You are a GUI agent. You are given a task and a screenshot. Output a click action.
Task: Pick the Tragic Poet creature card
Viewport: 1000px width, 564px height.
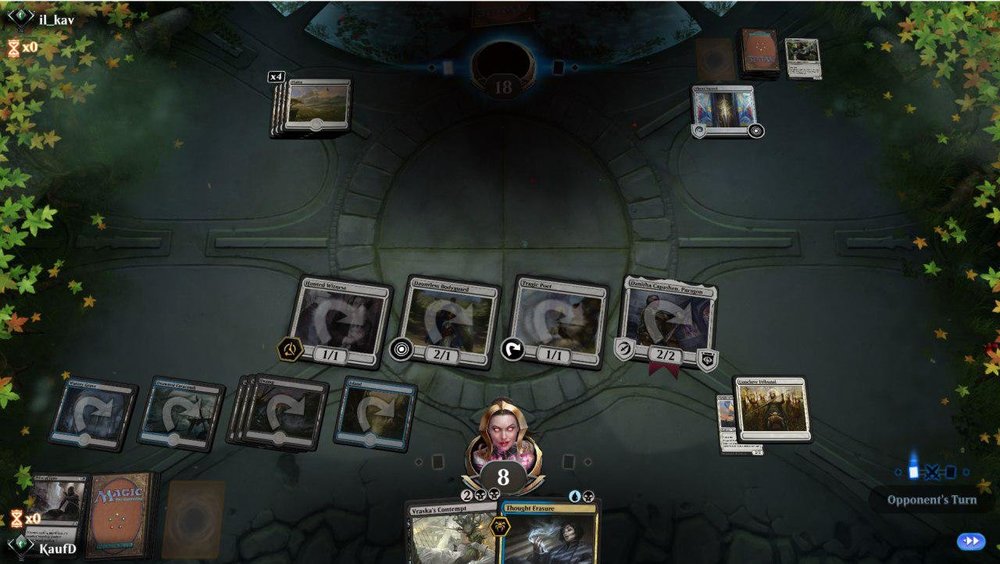click(x=556, y=322)
